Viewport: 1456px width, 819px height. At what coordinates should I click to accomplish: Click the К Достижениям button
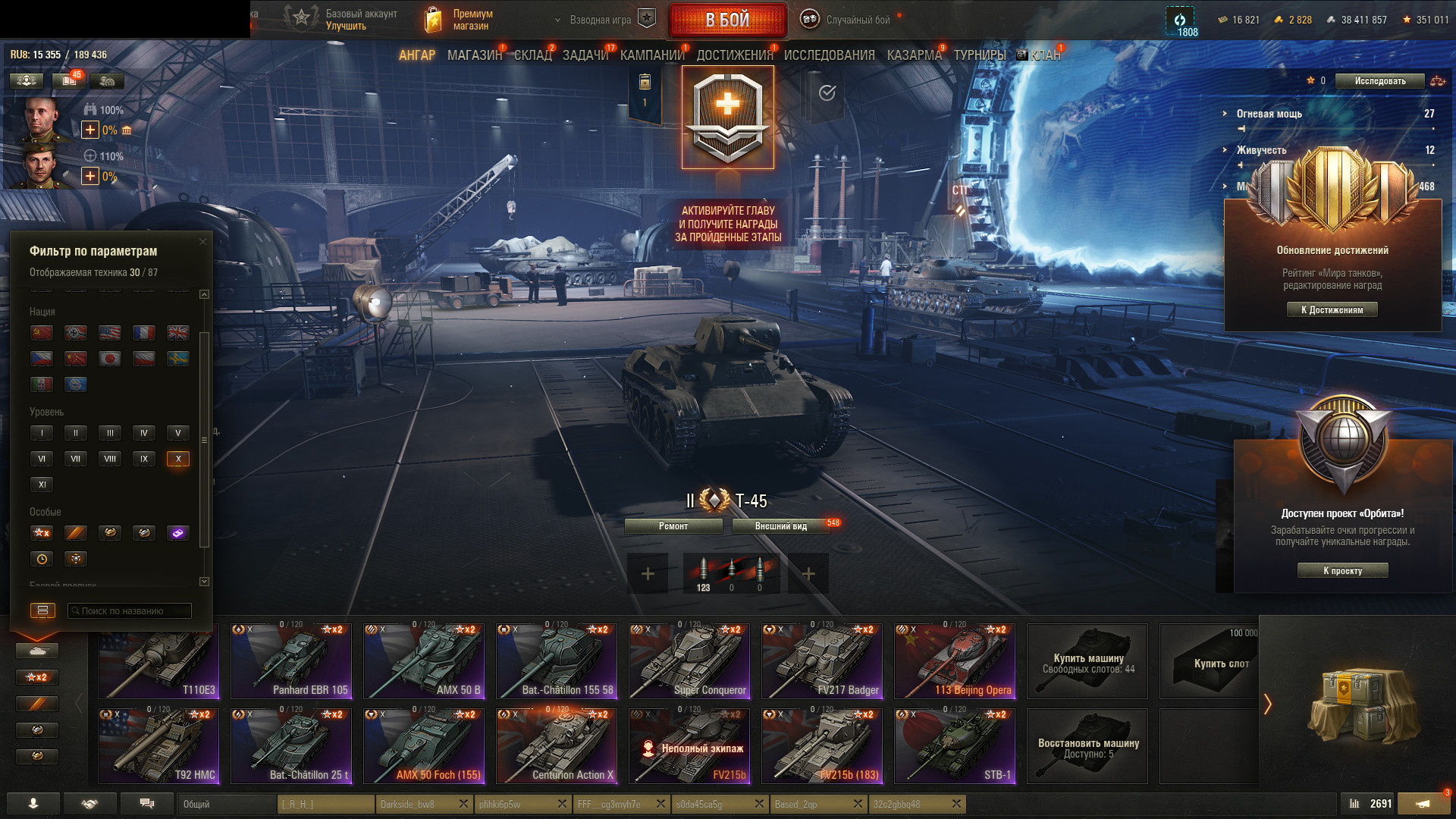click(1332, 309)
